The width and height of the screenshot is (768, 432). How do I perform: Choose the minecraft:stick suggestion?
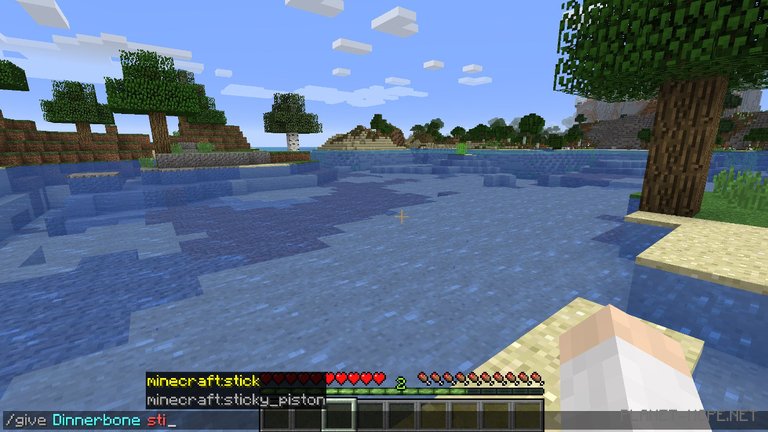coord(203,381)
